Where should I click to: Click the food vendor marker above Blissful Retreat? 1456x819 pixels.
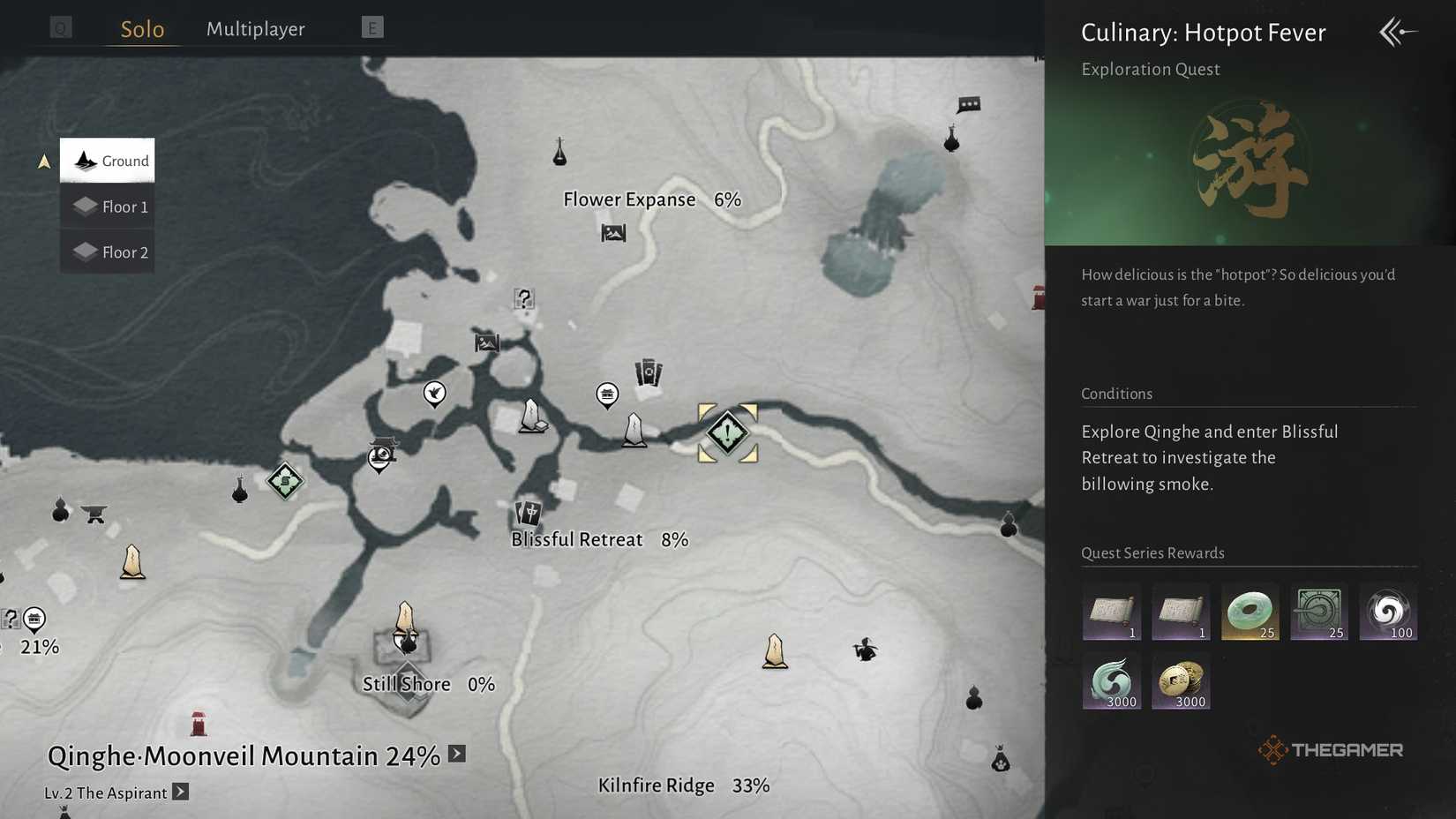(x=607, y=394)
